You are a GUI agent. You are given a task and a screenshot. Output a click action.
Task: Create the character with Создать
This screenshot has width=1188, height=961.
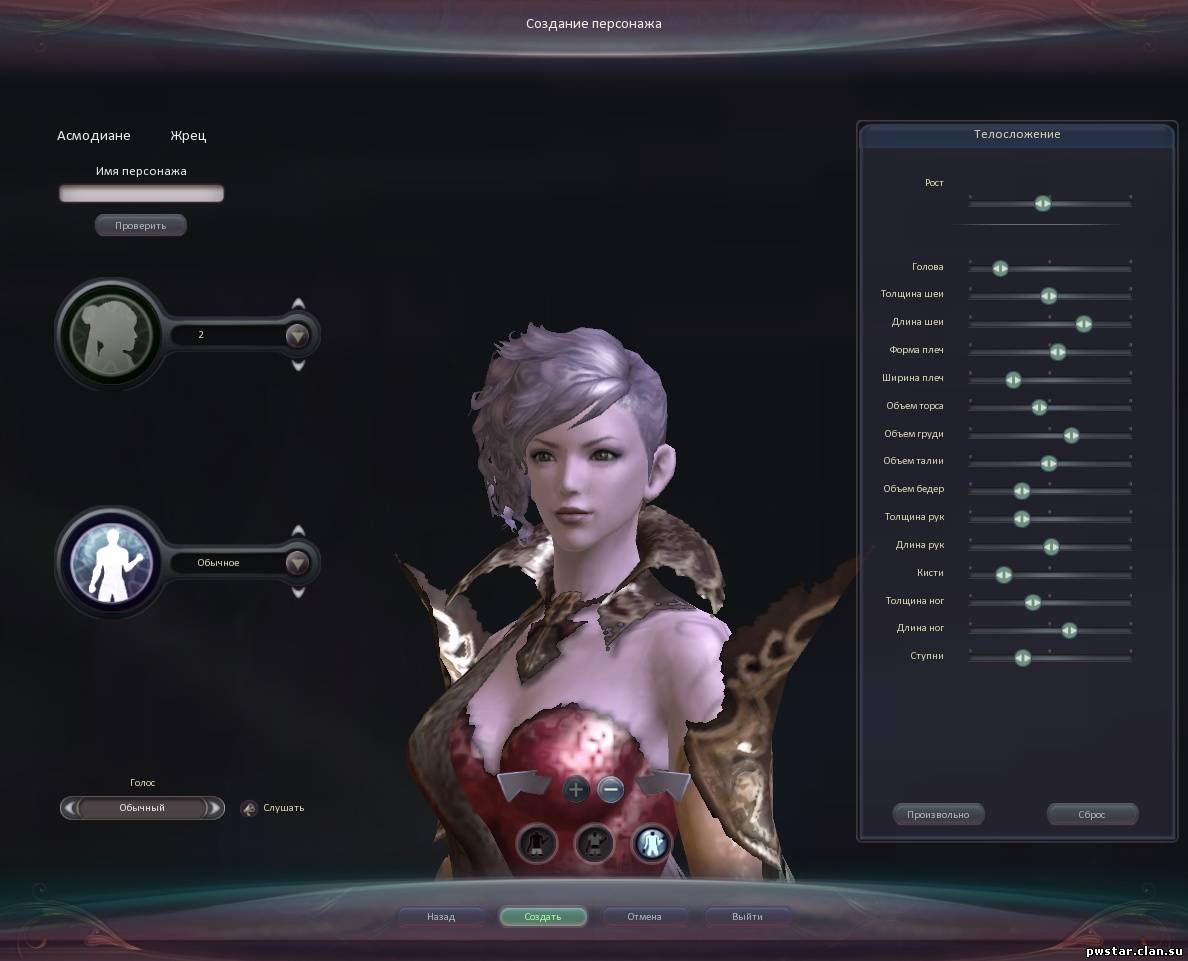543,916
